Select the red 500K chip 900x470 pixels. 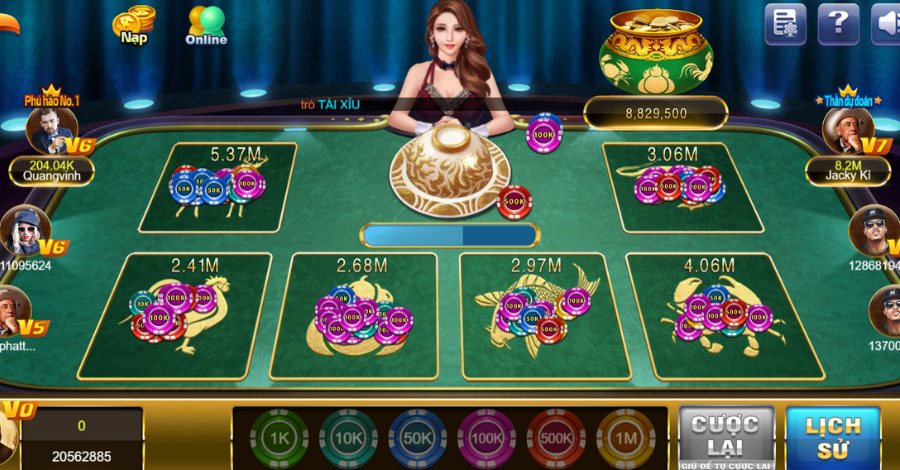click(x=556, y=438)
